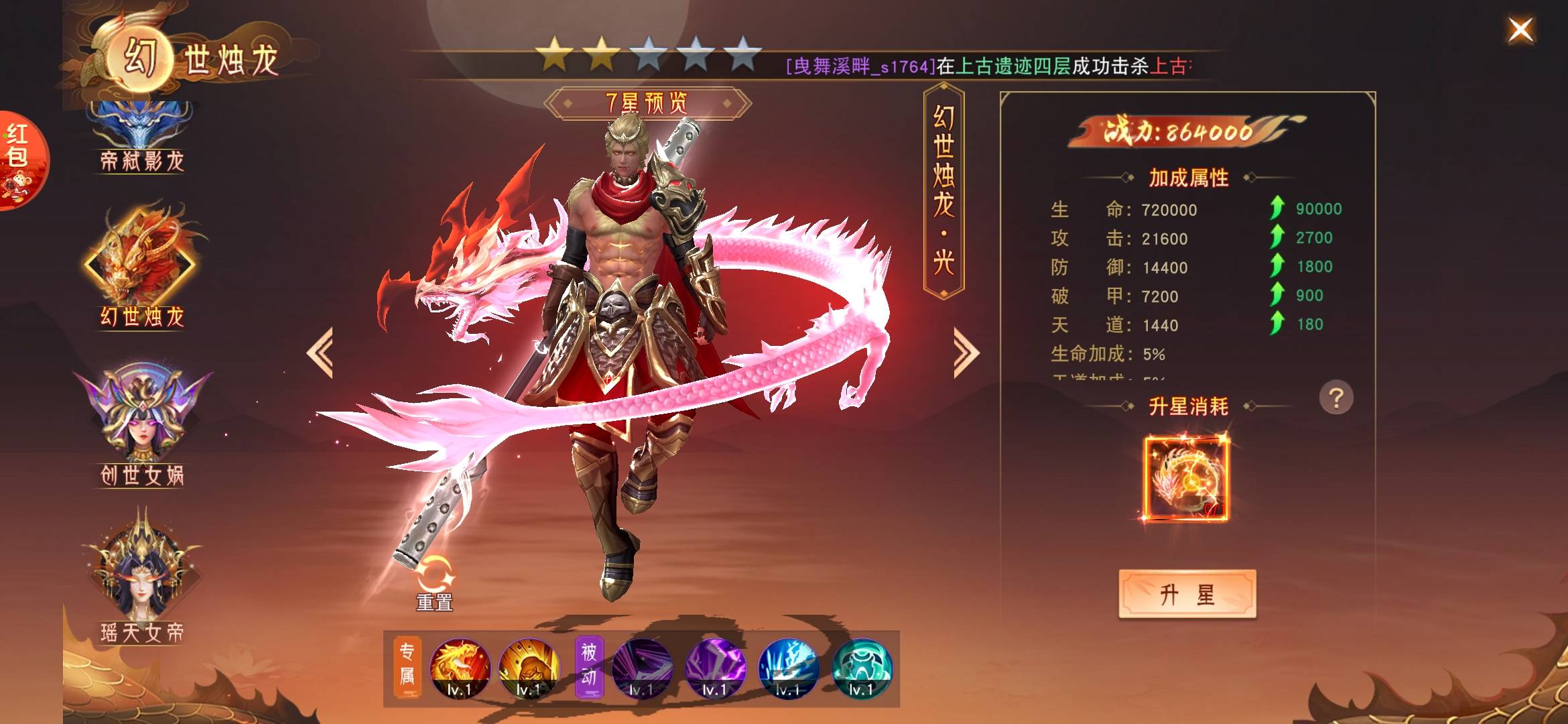Inspect the teal armor passive skill
The height and width of the screenshot is (724, 1568).
tap(861, 668)
